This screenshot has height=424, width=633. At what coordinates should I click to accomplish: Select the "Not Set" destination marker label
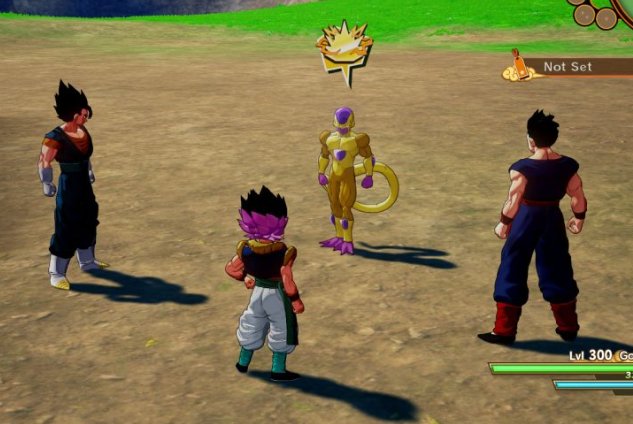[568, 67]
